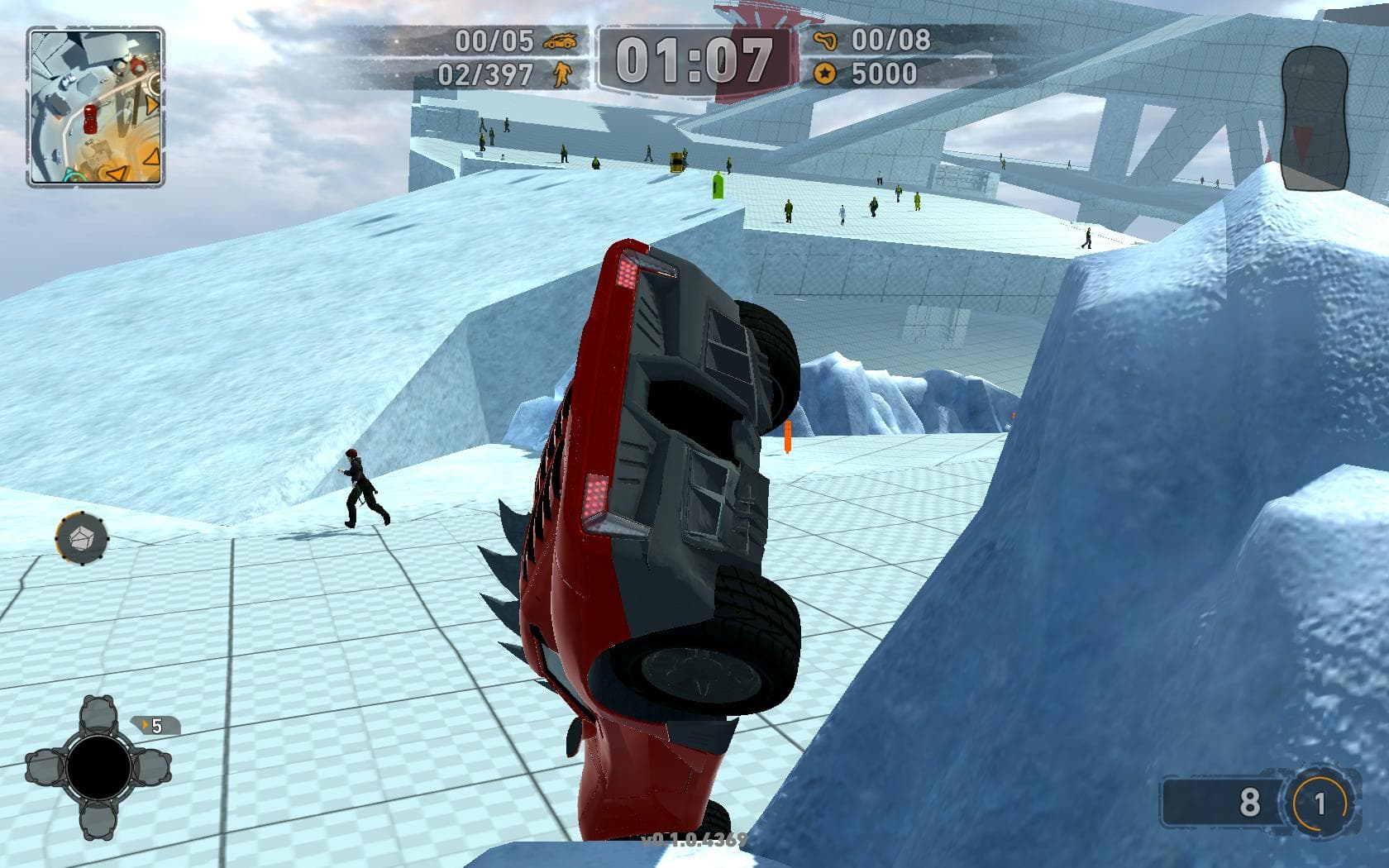Viewport: 1389px width, 868px height.
Task: Toggle the right selector of the d-pad control
Action: [152, 766]
